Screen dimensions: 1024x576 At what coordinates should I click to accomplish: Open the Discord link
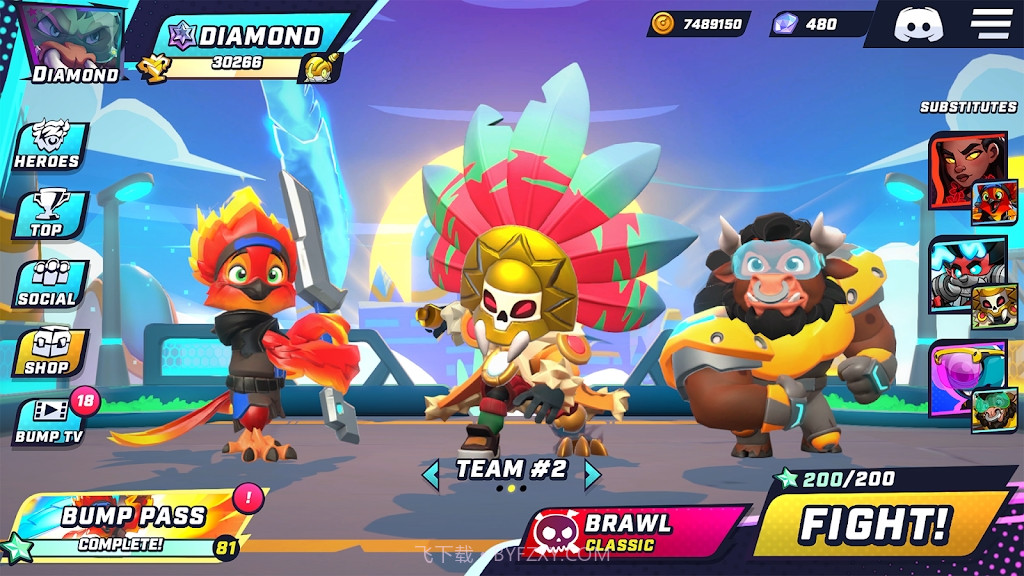point(919,24)
